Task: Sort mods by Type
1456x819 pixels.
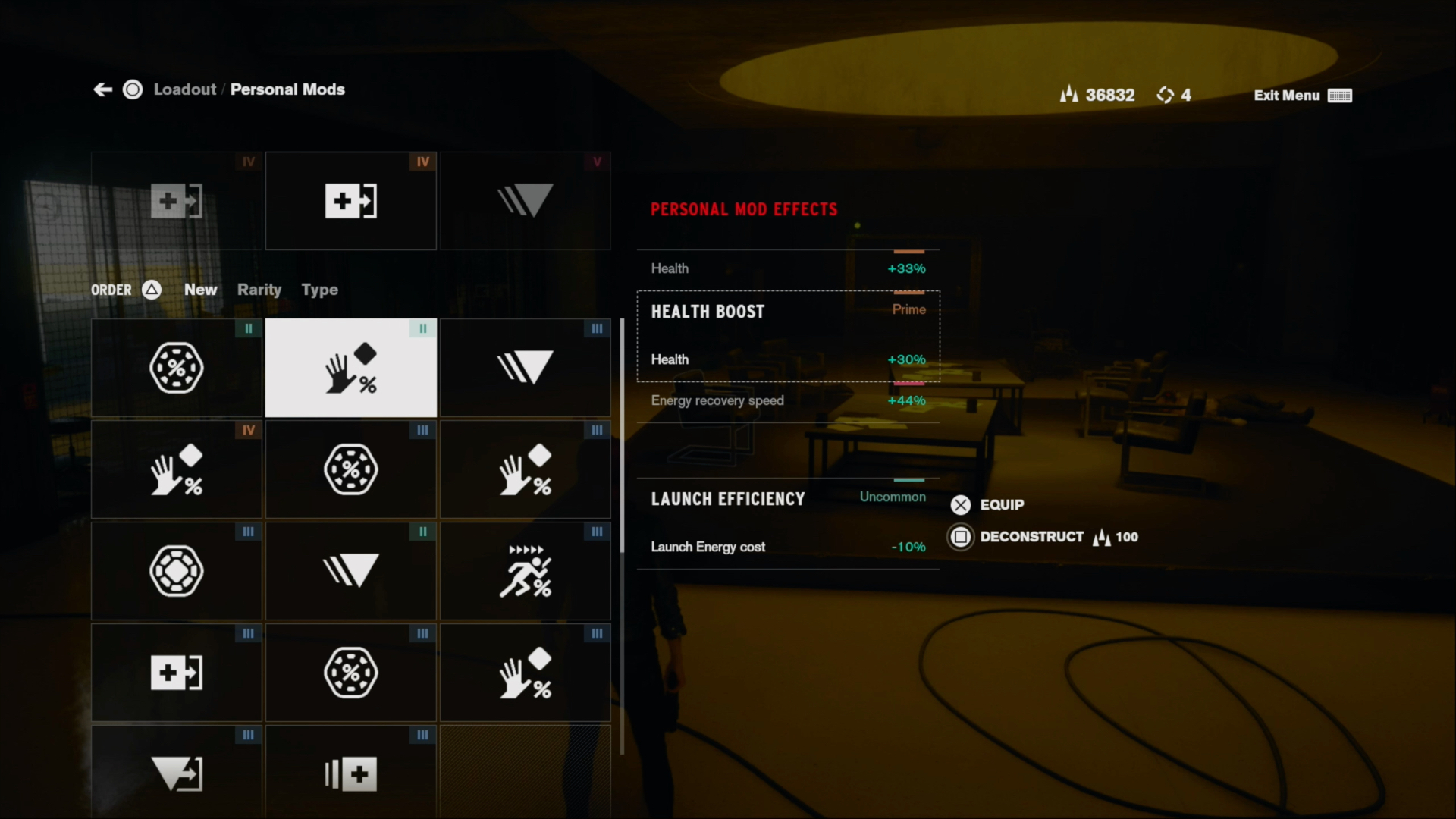Action: (319, 290)
